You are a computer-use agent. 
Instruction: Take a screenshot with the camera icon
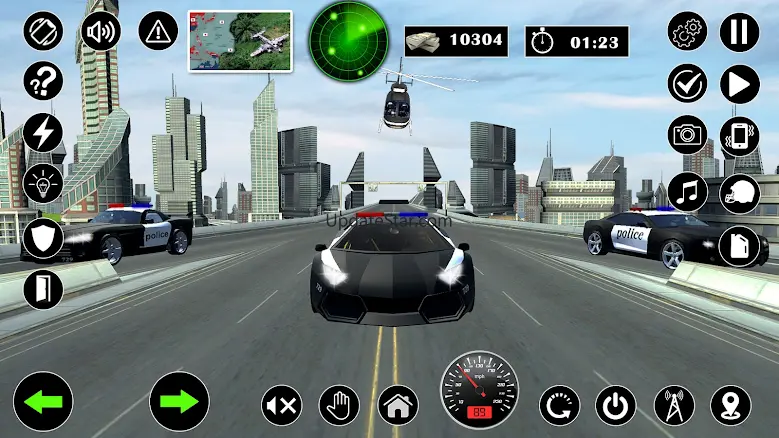click(688, 135)
